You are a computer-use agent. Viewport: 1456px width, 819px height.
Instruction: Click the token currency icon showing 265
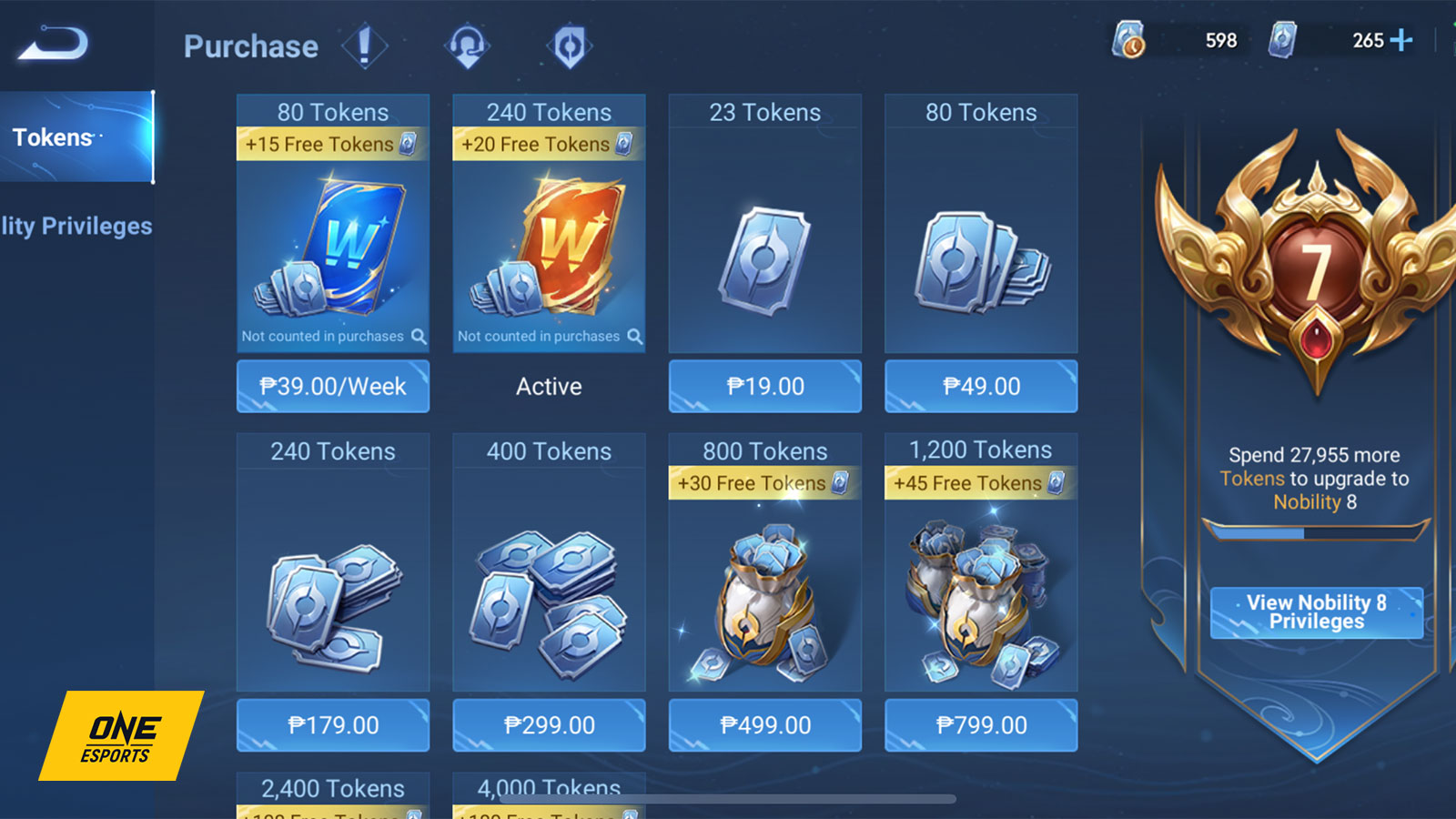1285,40
